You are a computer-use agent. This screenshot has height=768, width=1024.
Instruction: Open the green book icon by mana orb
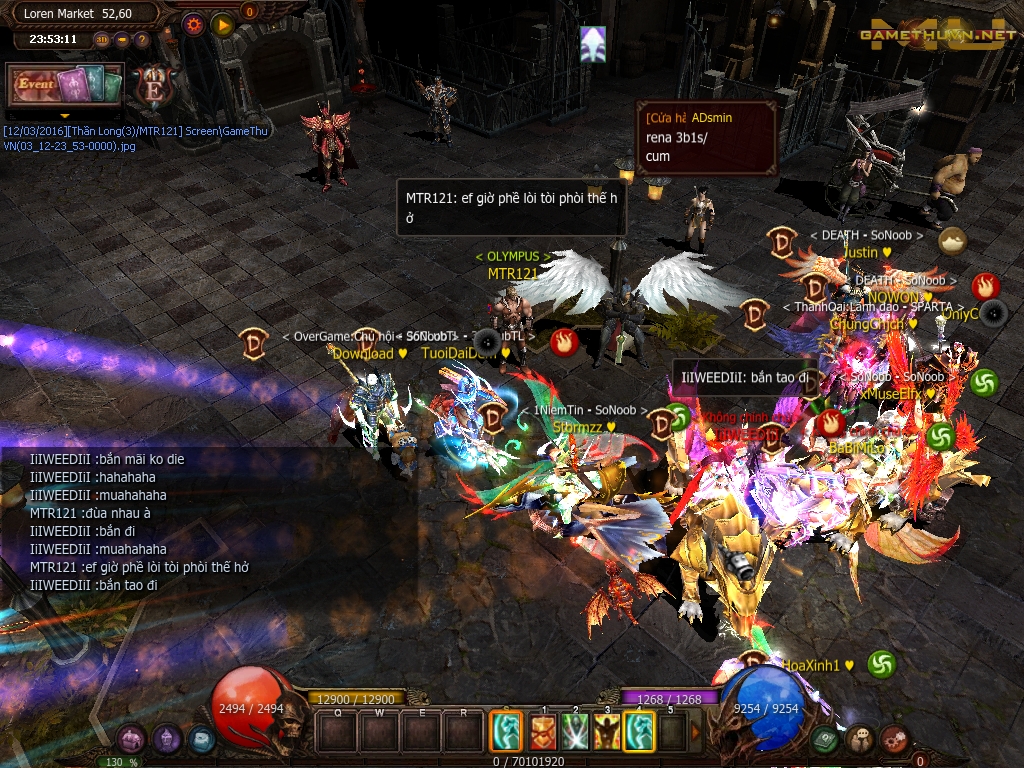[x=825, y=739]
